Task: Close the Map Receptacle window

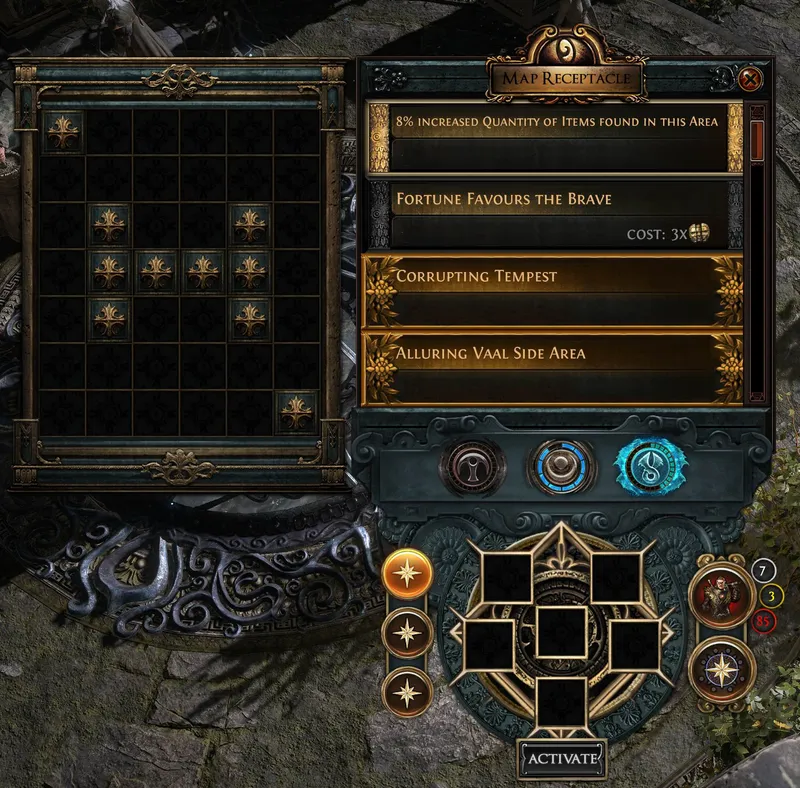Action: click(752, 78)
